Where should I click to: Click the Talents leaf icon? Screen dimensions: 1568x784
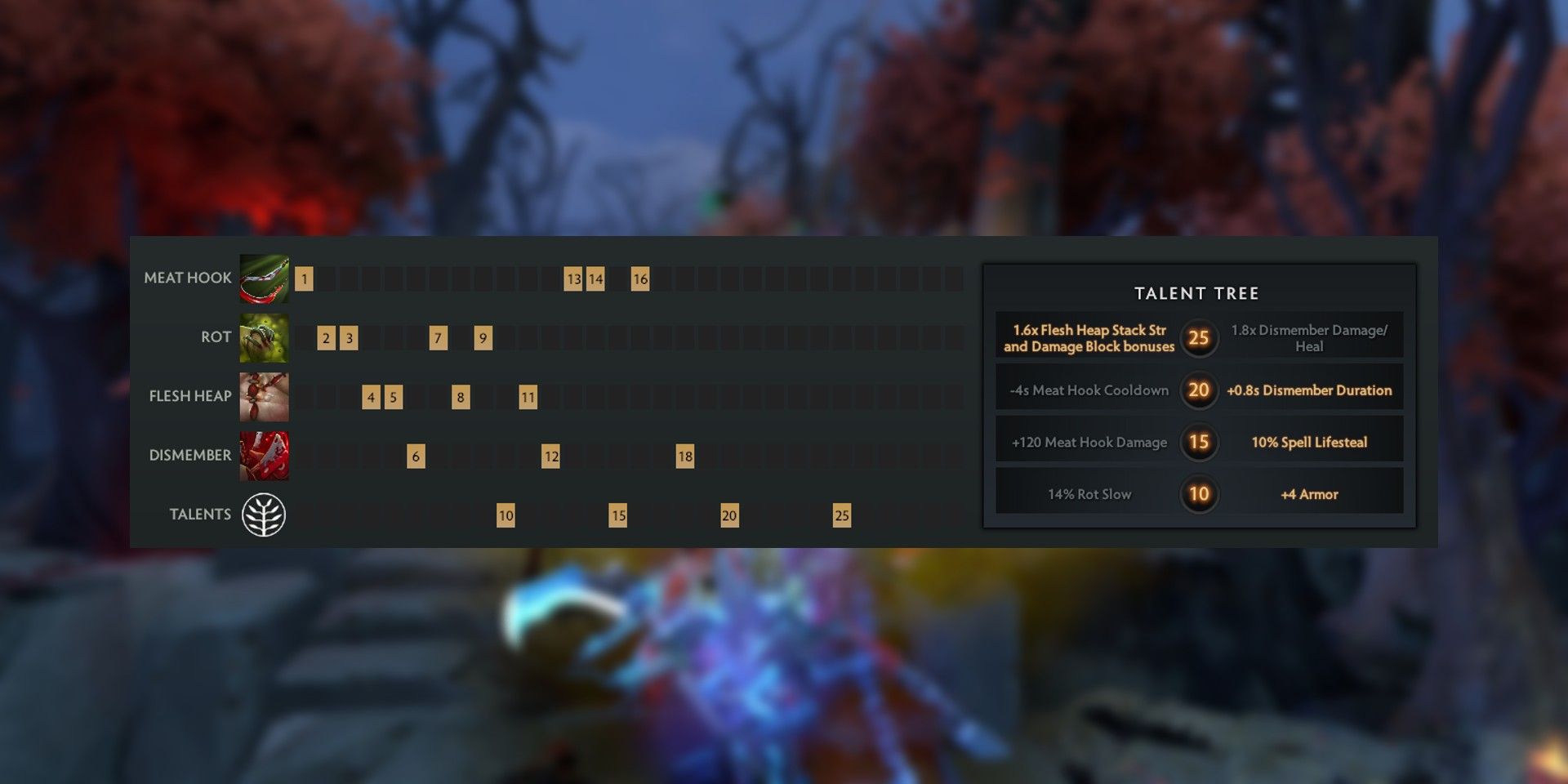pyautogui.click(x=263, y=514)
